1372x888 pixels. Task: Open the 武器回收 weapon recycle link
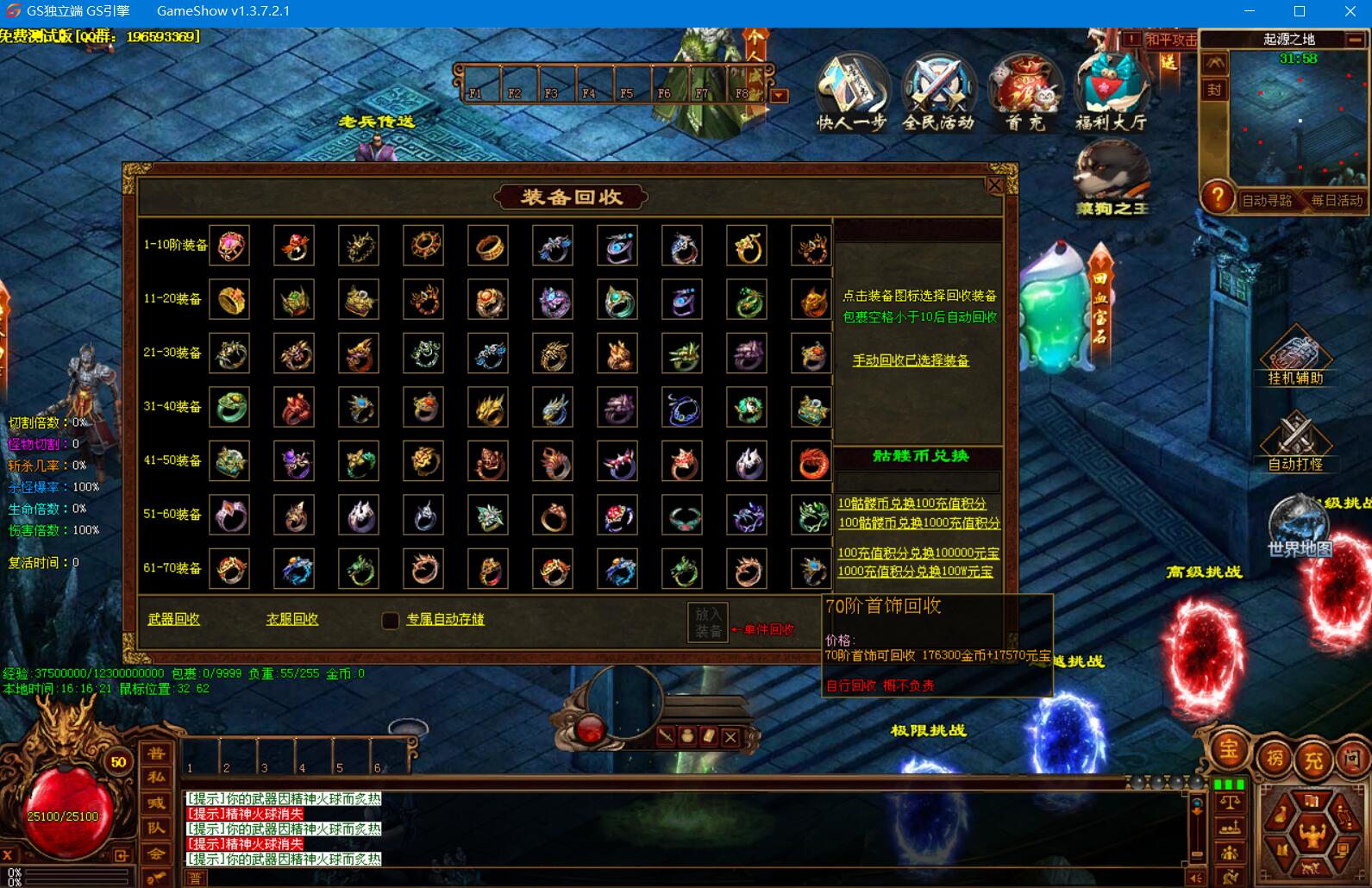[x=174, y=619]
